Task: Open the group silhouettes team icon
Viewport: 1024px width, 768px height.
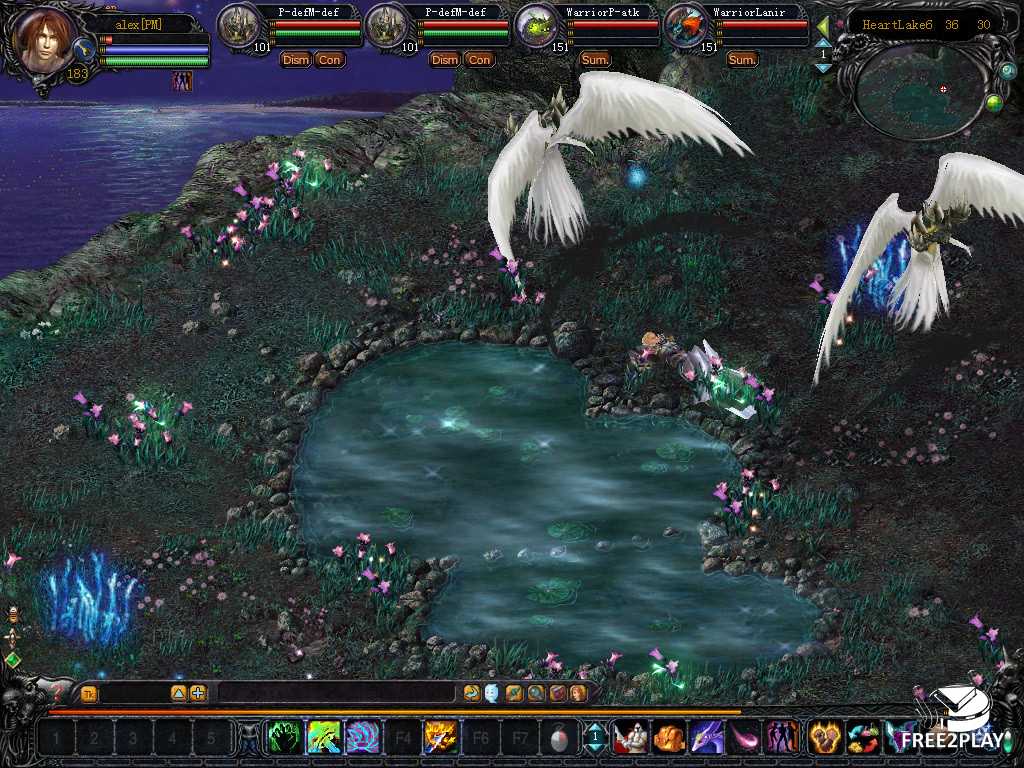Action: pos(782,738)
